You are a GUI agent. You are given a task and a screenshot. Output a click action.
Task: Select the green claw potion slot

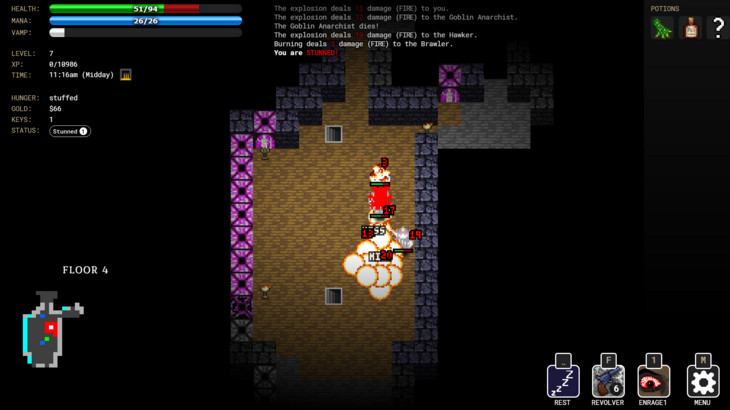tap(662, 29)
